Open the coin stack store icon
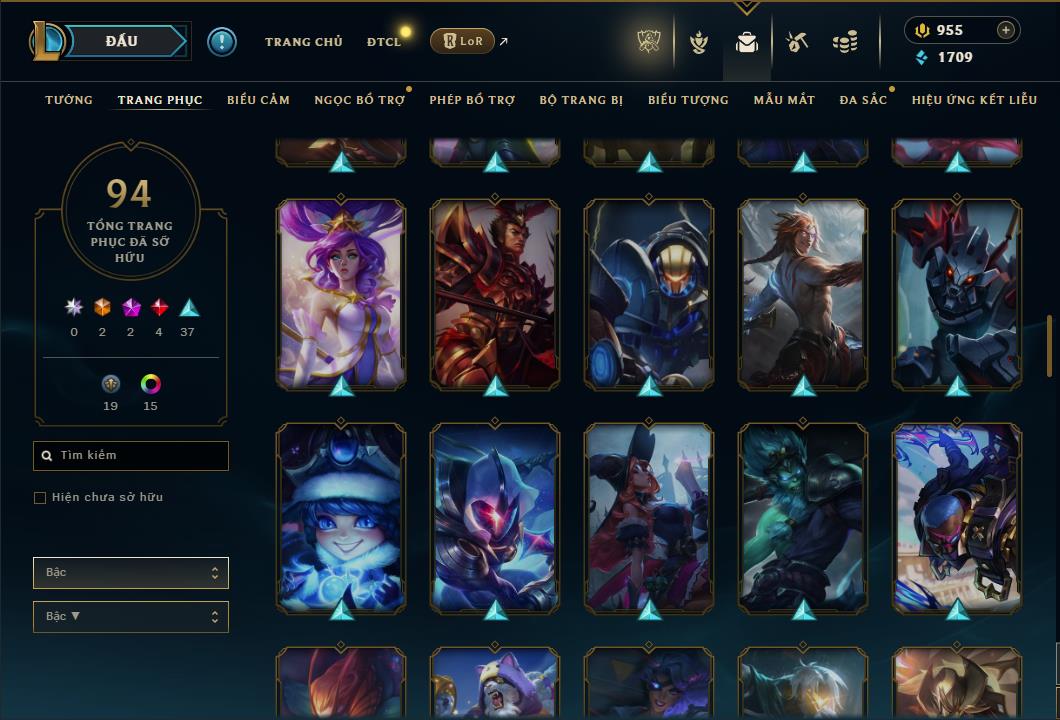Viewport: 1060px width, 720px height. coord(845,42)
